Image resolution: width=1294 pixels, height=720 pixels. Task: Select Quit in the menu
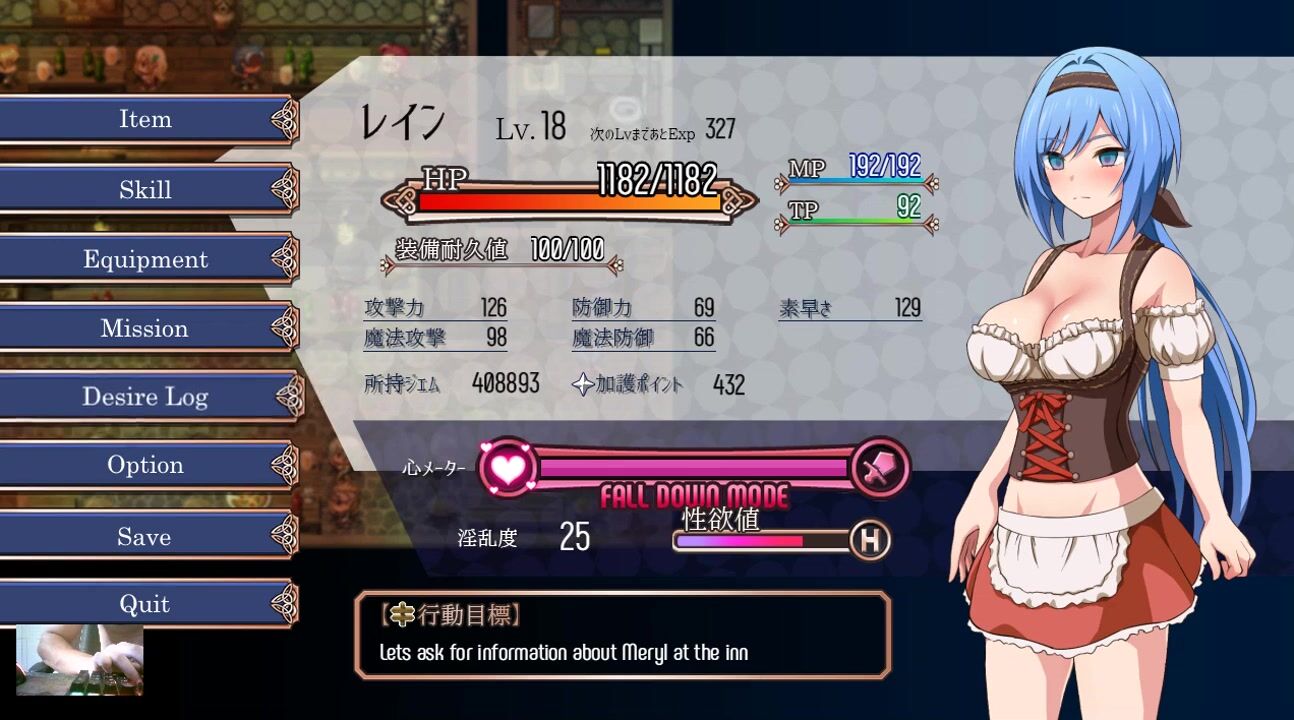coord(146,605)
